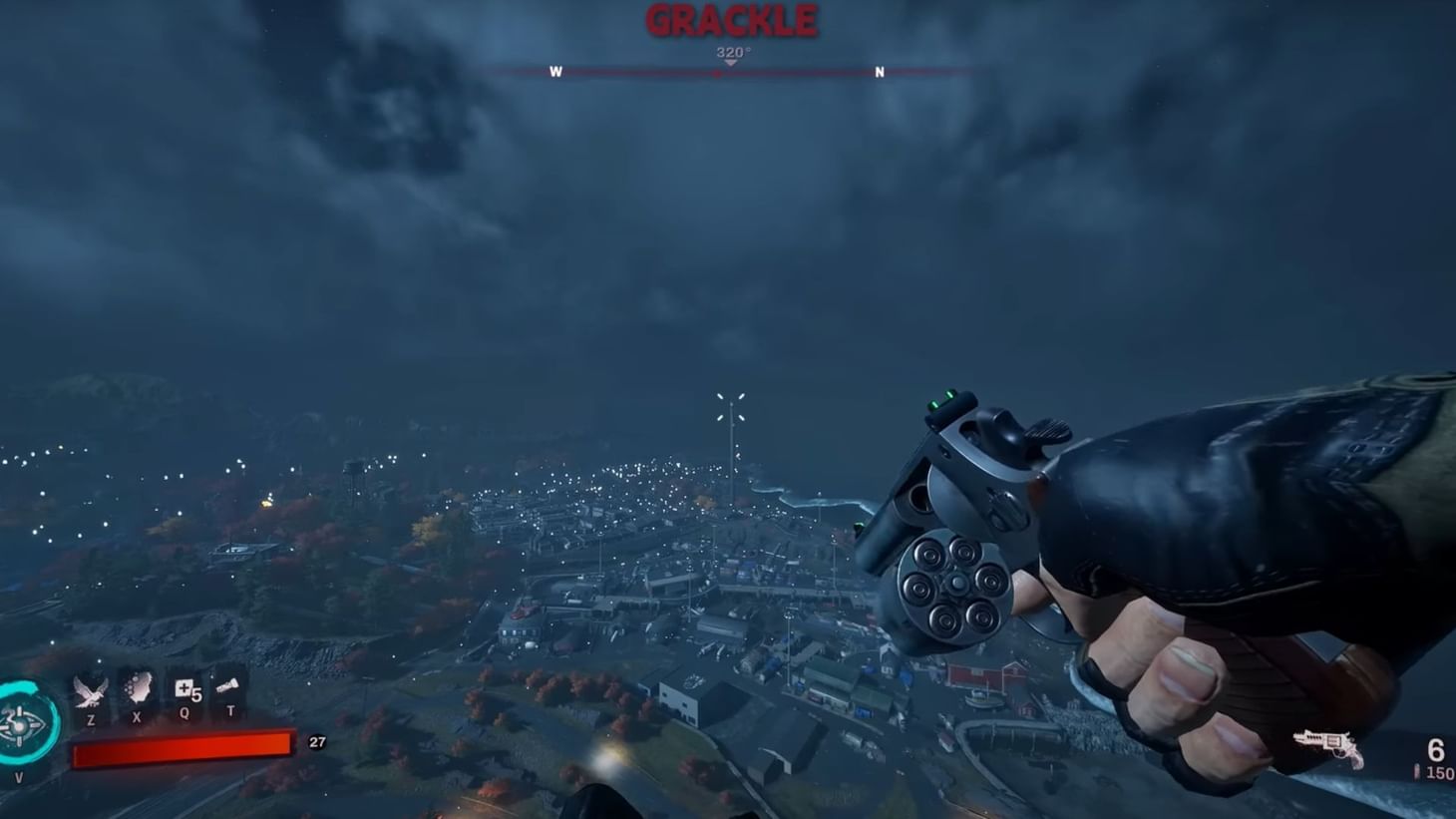Click the small bullet icon beside the 150 count

click(x=1415, y=768)
